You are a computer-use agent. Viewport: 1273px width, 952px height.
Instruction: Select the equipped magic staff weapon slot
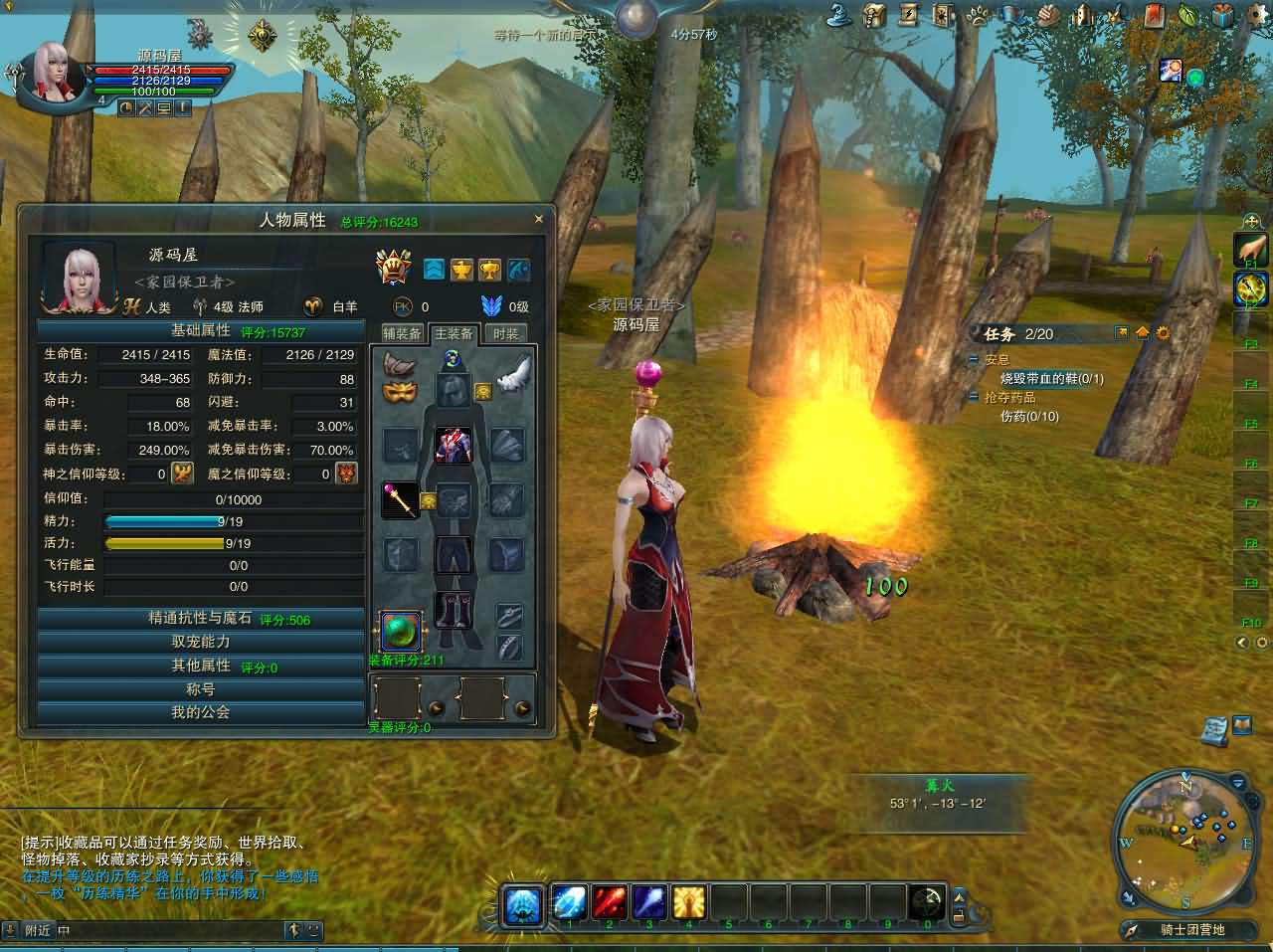(401, 499)
